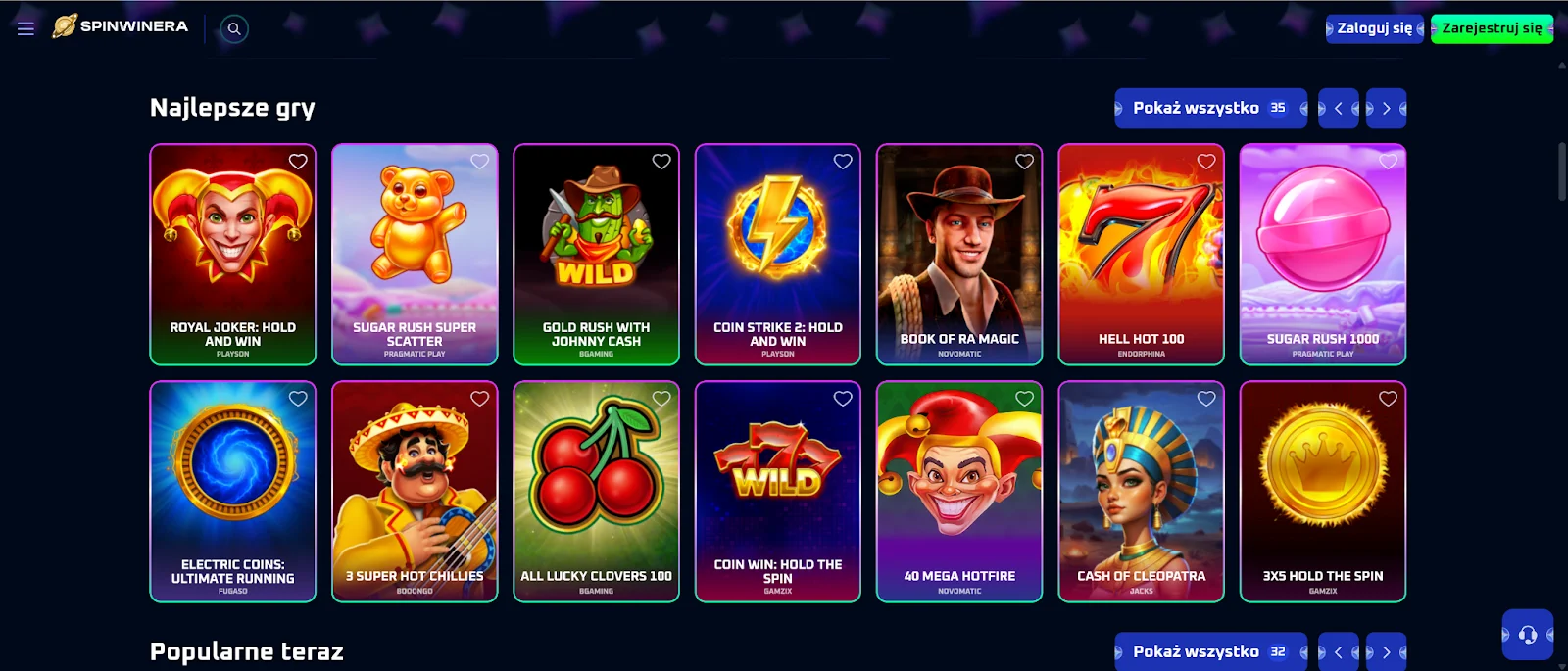Screen dimensions: 1568x671
Task: Launch 3 Super Hot Chillies
Action: point(415,491)
